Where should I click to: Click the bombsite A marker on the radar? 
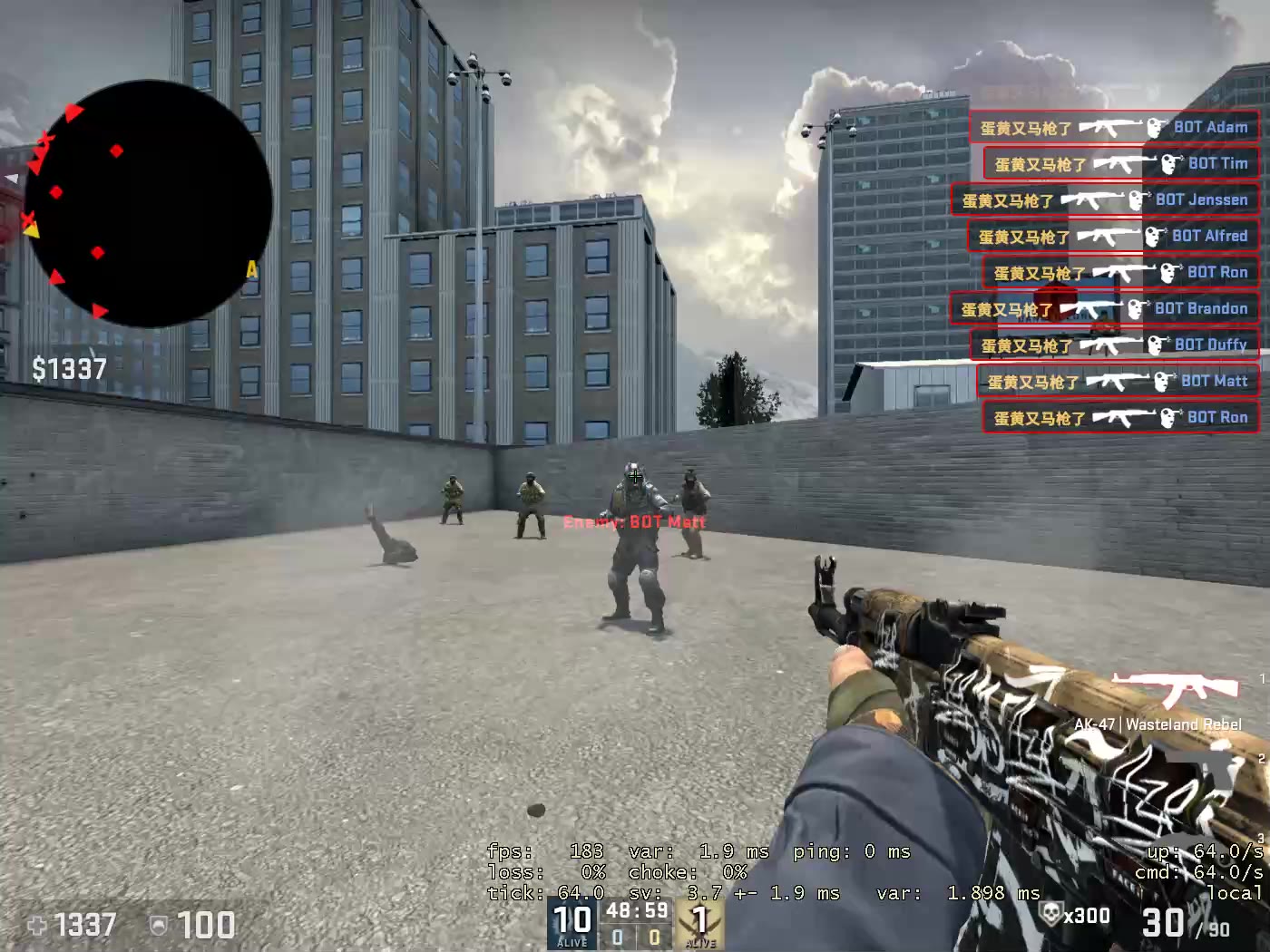click(x=251, y=269)
